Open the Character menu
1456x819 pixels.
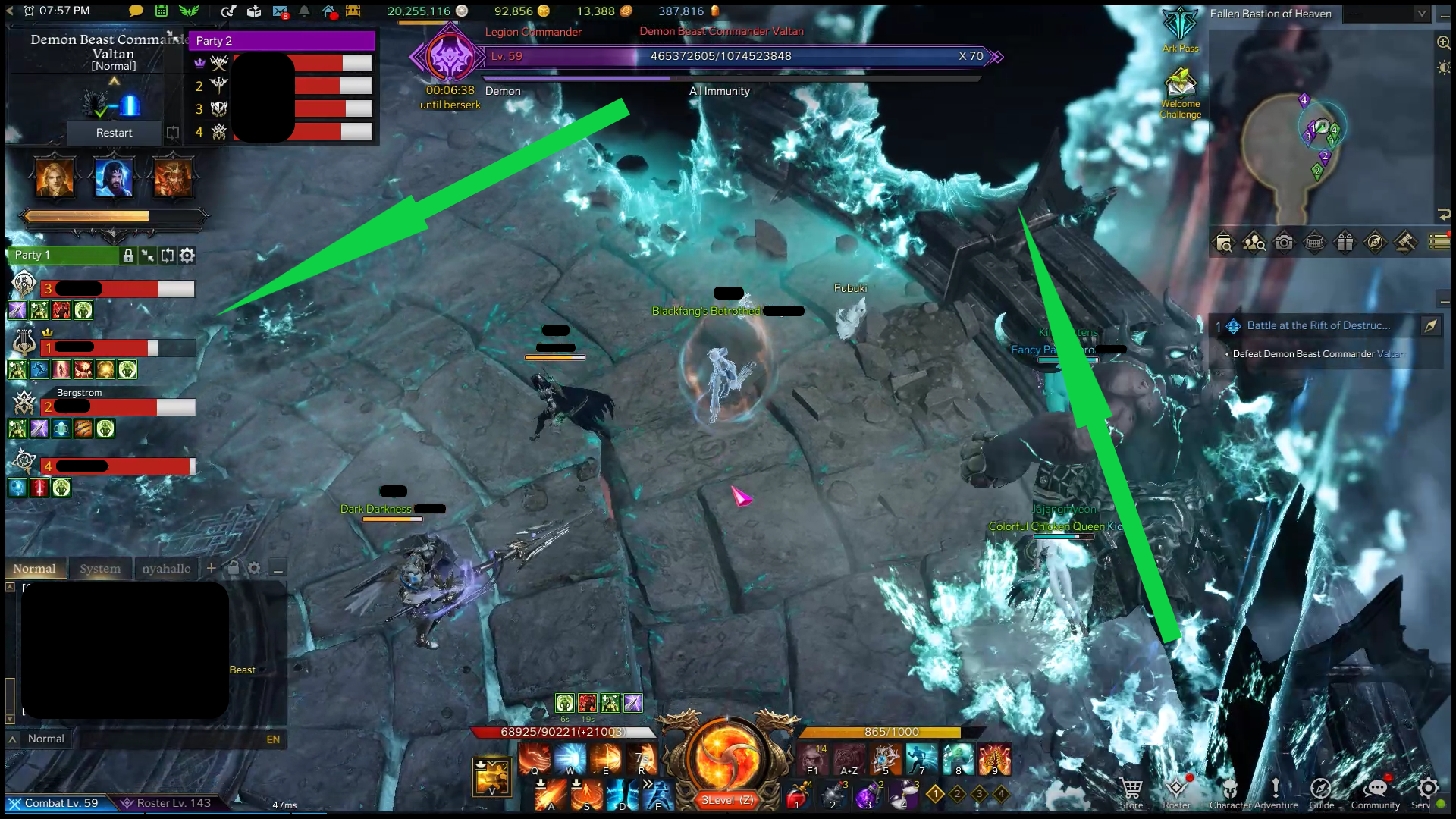pos(1230,792)
